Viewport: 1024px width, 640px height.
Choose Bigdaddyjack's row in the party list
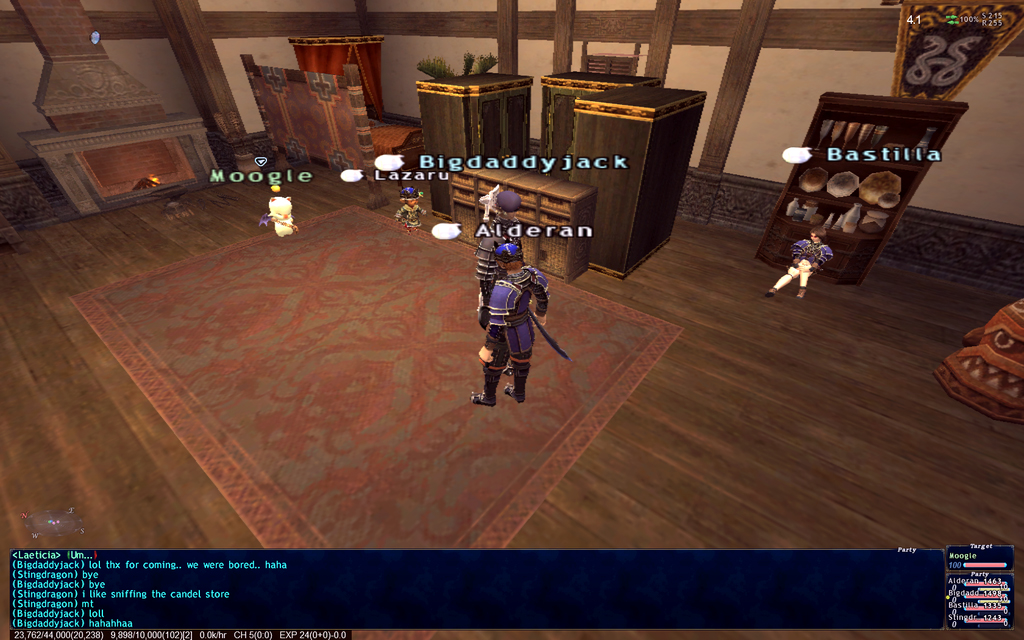pyautogui.click(x=976, y=593)
